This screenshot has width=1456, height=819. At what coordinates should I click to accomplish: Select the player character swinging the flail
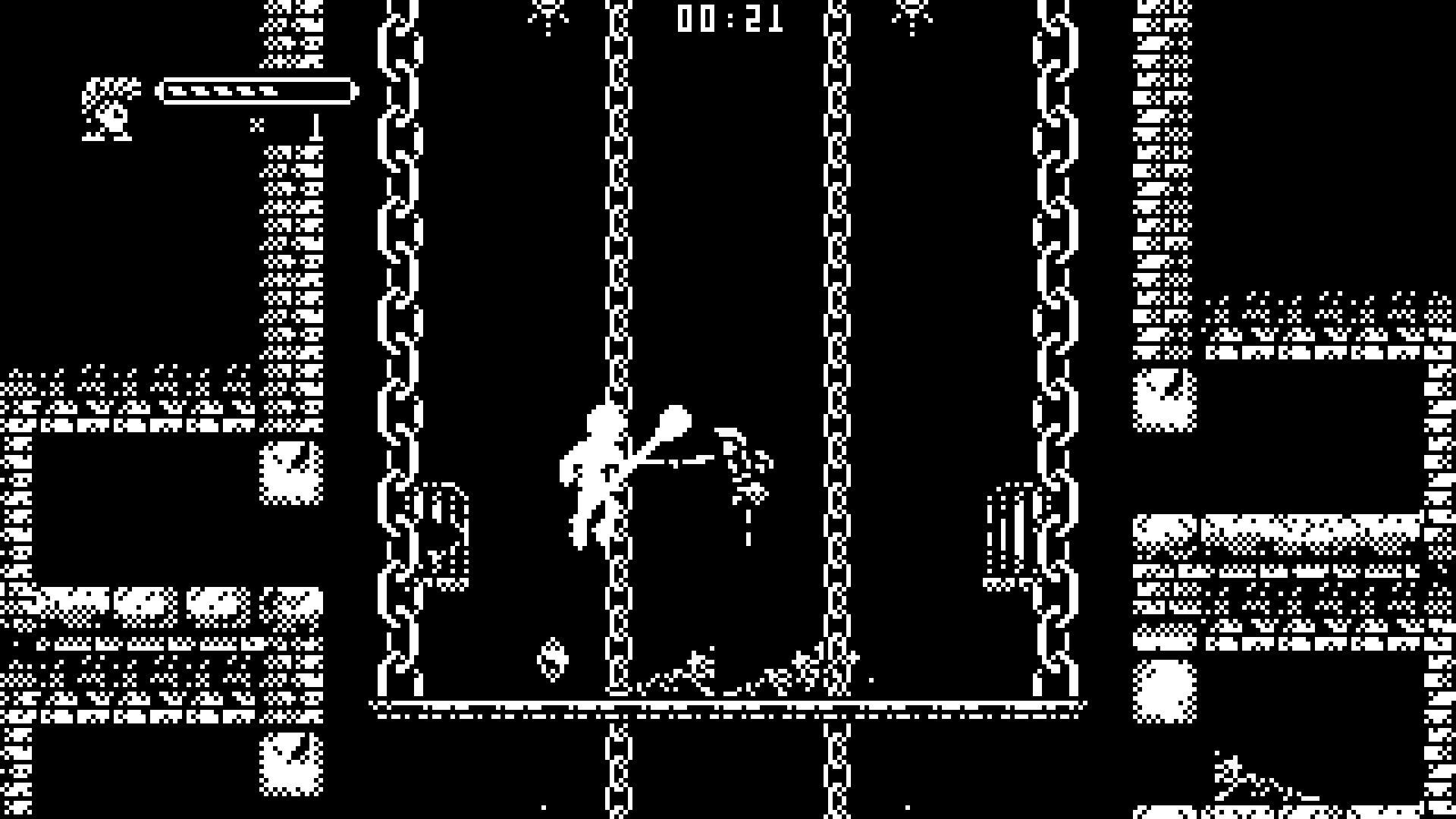[595, 470]
